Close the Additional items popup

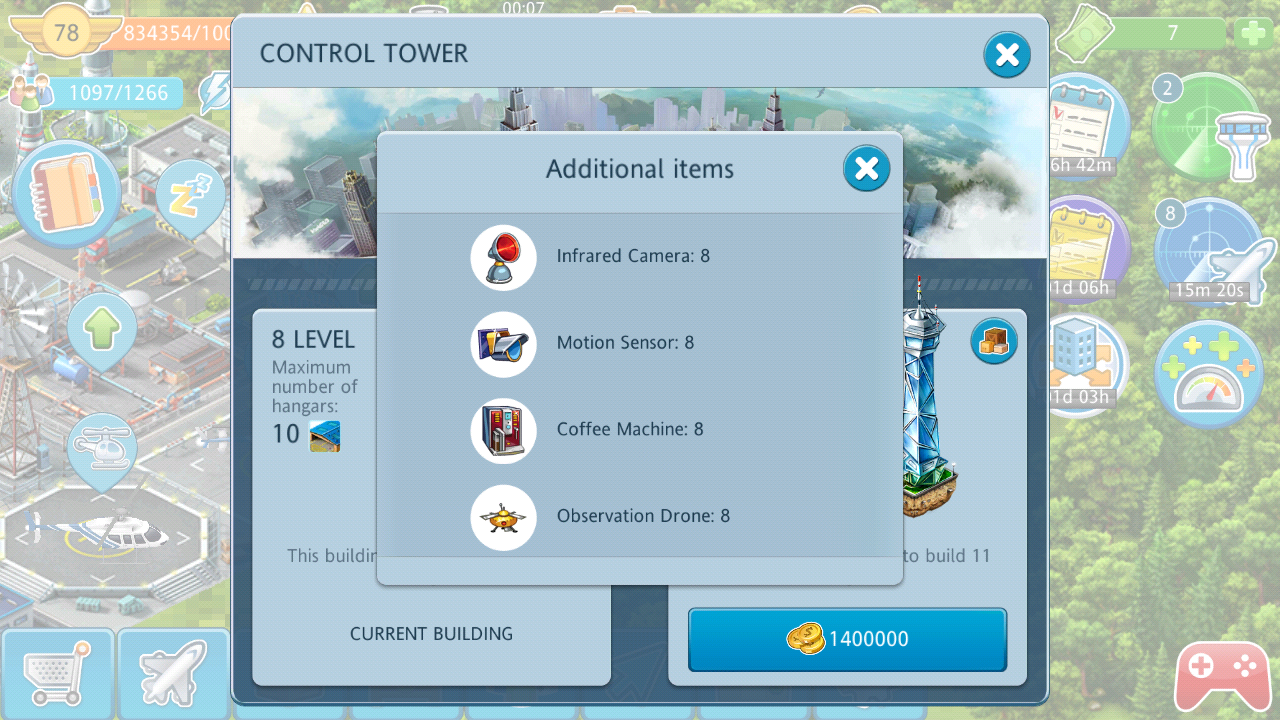tap(866, 169)
